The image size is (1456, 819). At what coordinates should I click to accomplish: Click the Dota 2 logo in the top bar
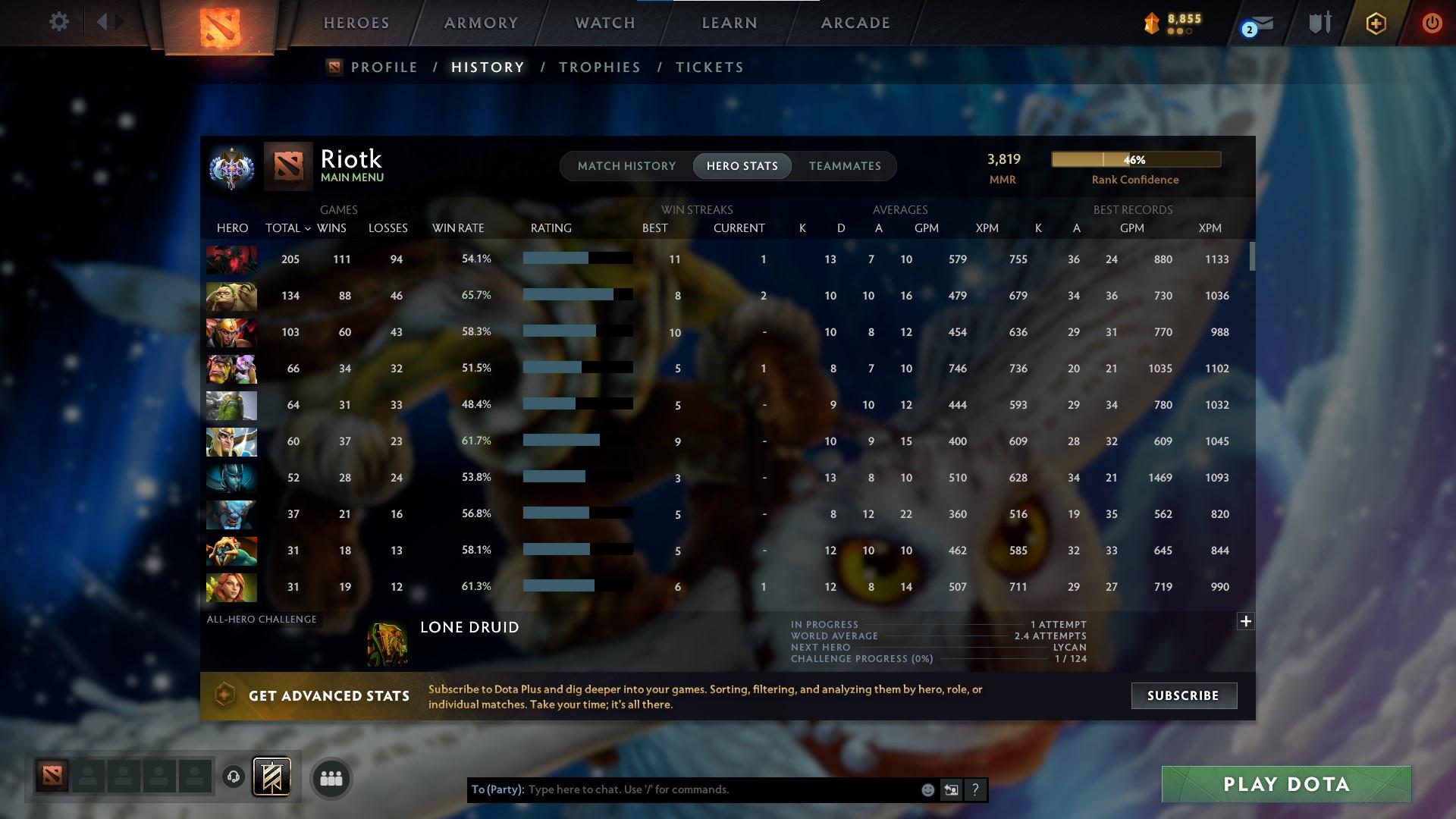220,23
